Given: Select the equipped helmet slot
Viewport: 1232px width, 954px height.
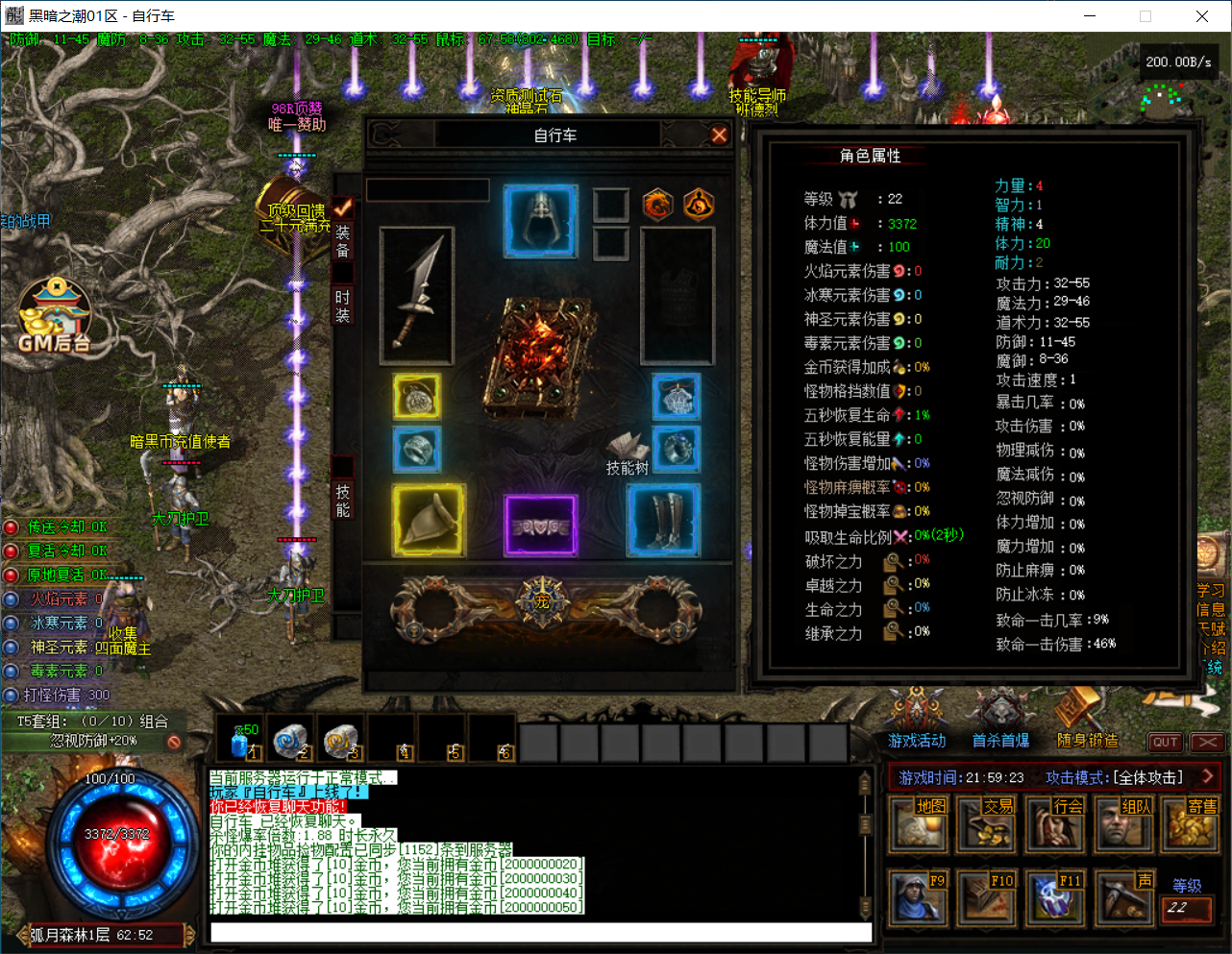Looking at the screenshot, I should tap(541, 221).
